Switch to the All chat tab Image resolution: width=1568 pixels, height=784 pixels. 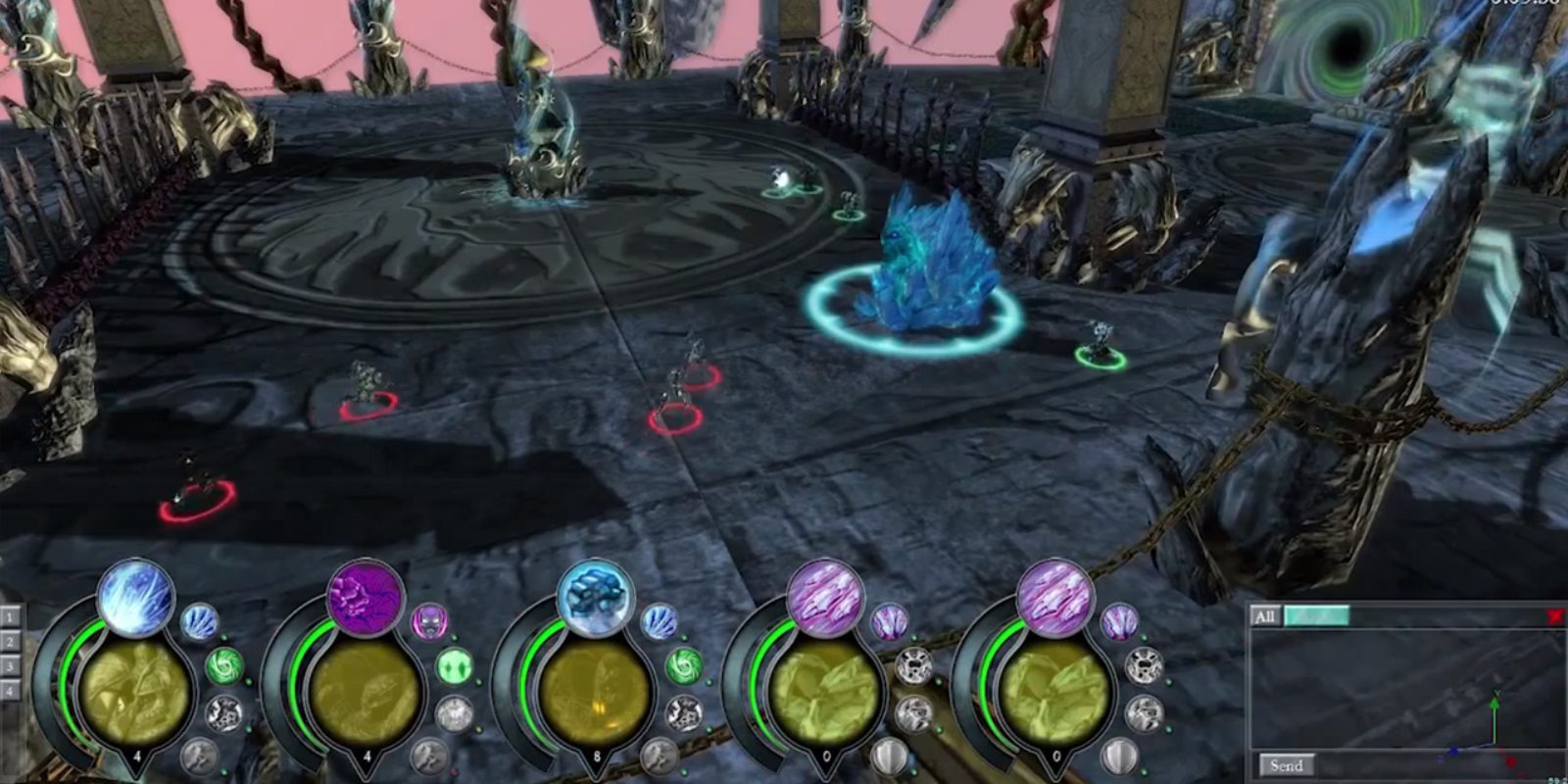click(x=1265, y=616)
